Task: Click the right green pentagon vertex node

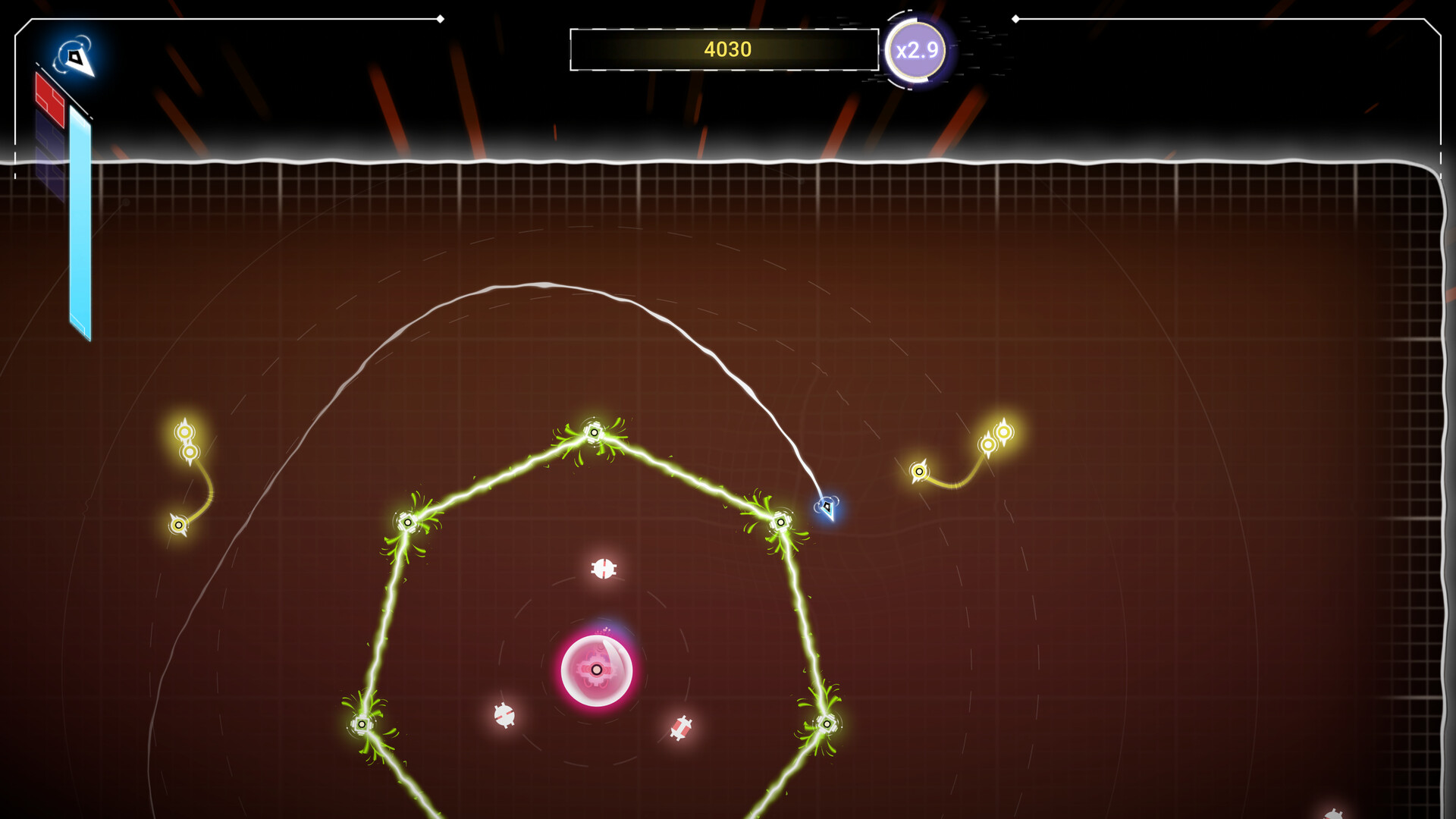Action: tap(781, 521)
